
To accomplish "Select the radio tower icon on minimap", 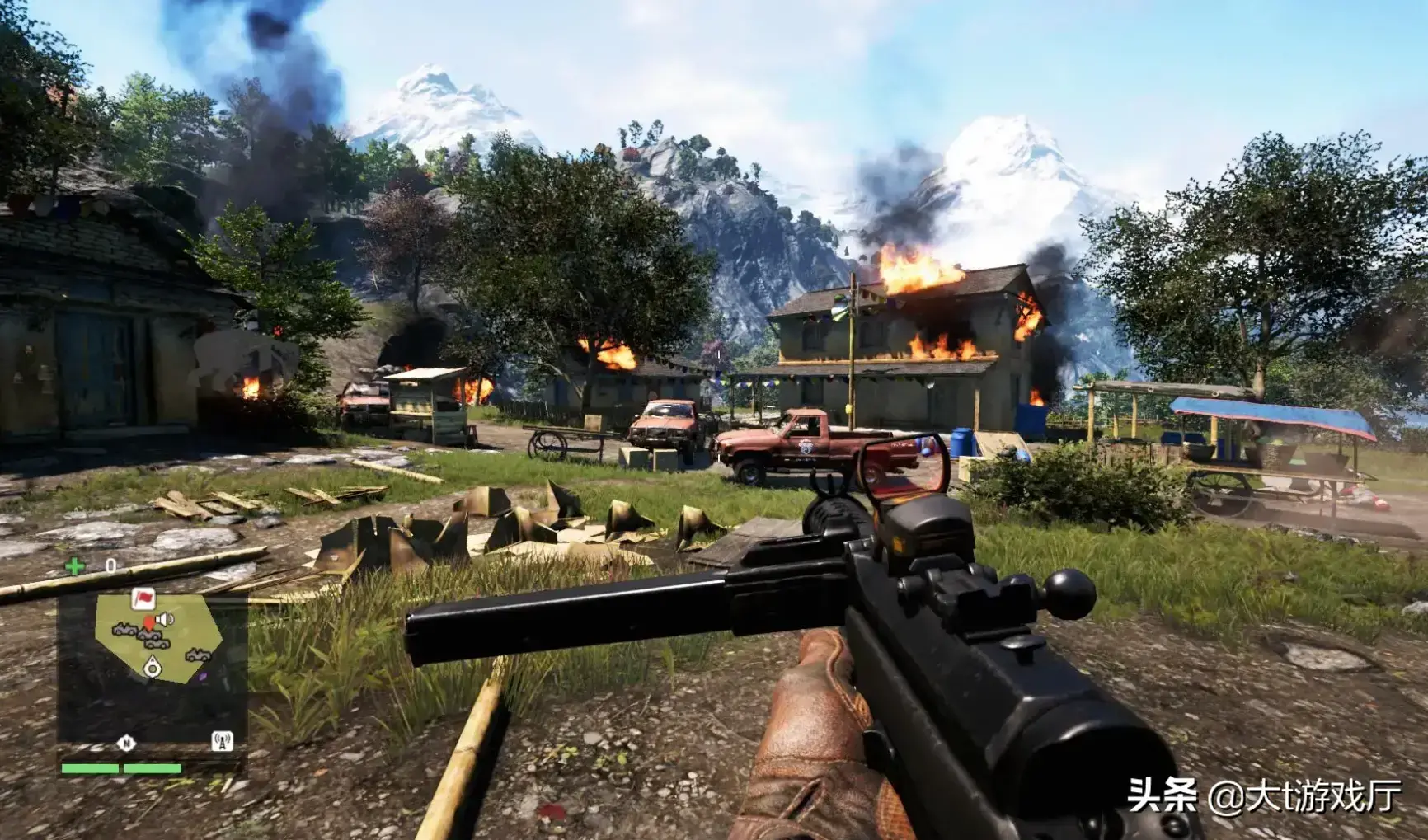I will [222, 741].
